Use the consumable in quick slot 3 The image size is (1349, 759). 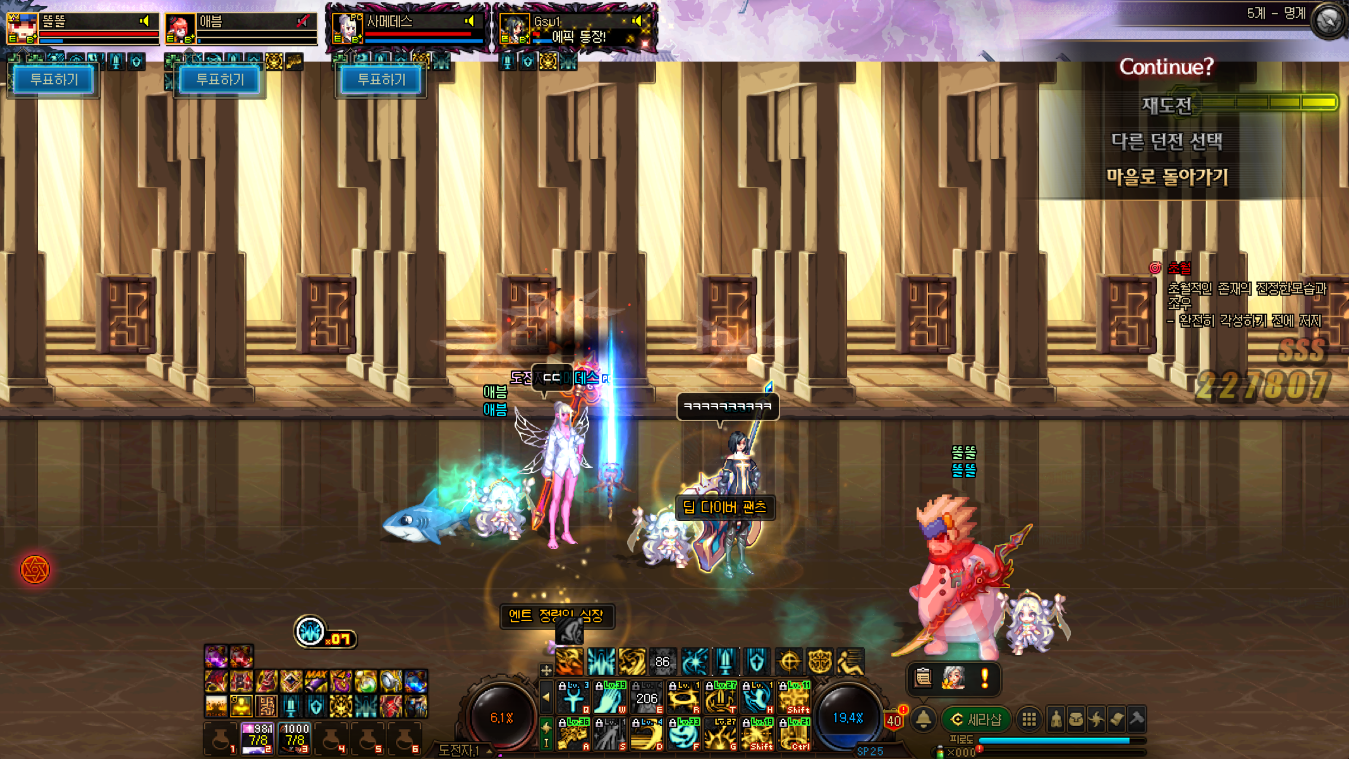click(294, 739)
